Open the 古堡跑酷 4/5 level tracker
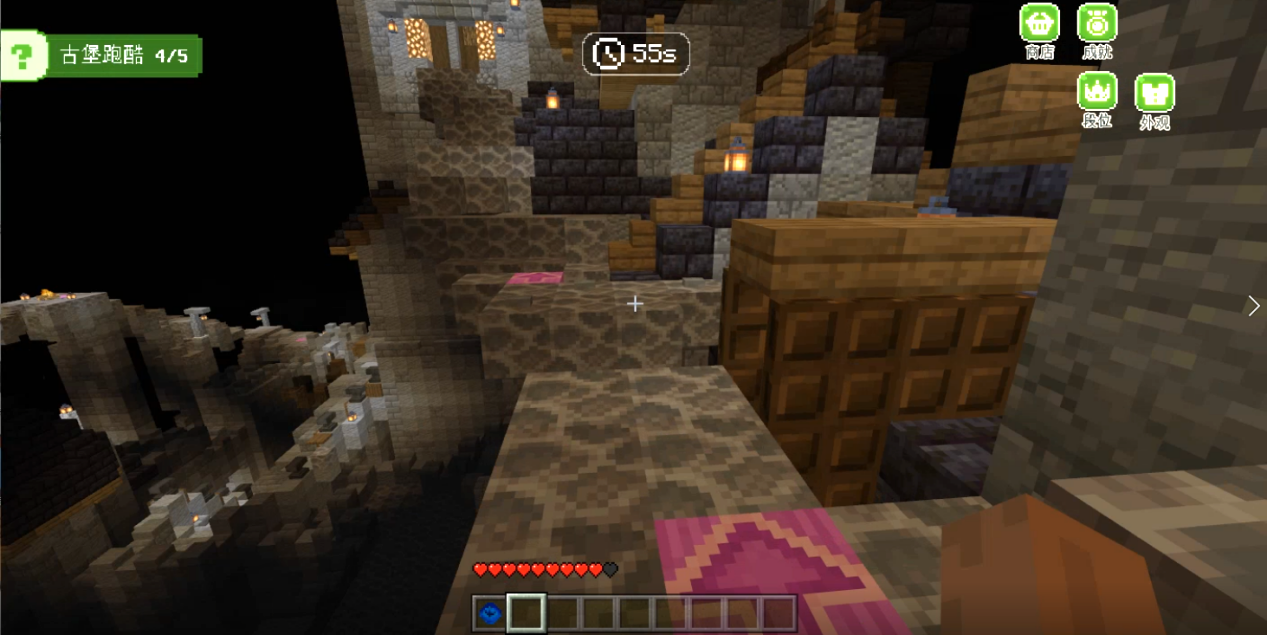 pos(124,56)
